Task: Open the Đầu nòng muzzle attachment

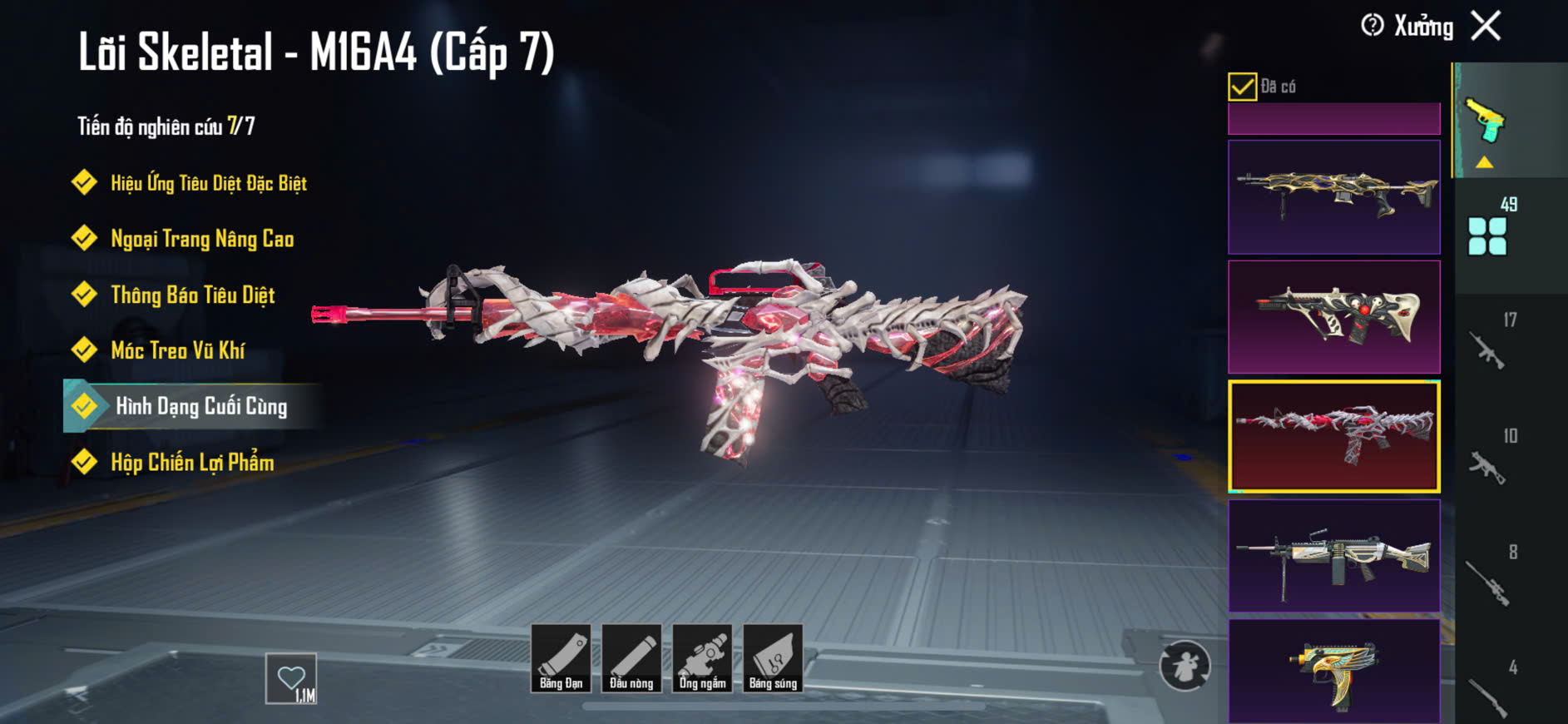Action: [x=631, y=658]
